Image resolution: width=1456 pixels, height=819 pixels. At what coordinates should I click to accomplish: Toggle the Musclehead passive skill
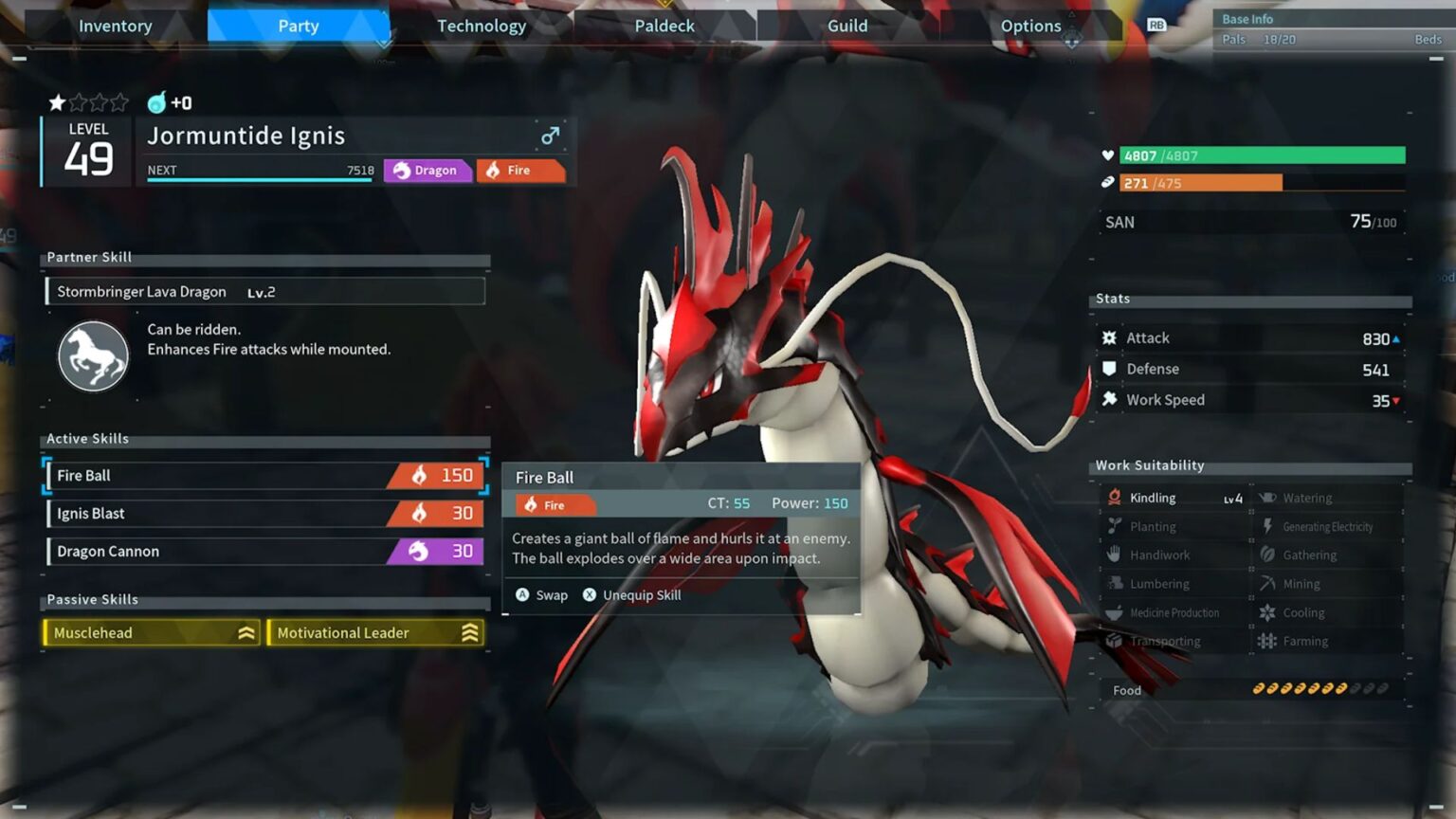click(150, 632)
